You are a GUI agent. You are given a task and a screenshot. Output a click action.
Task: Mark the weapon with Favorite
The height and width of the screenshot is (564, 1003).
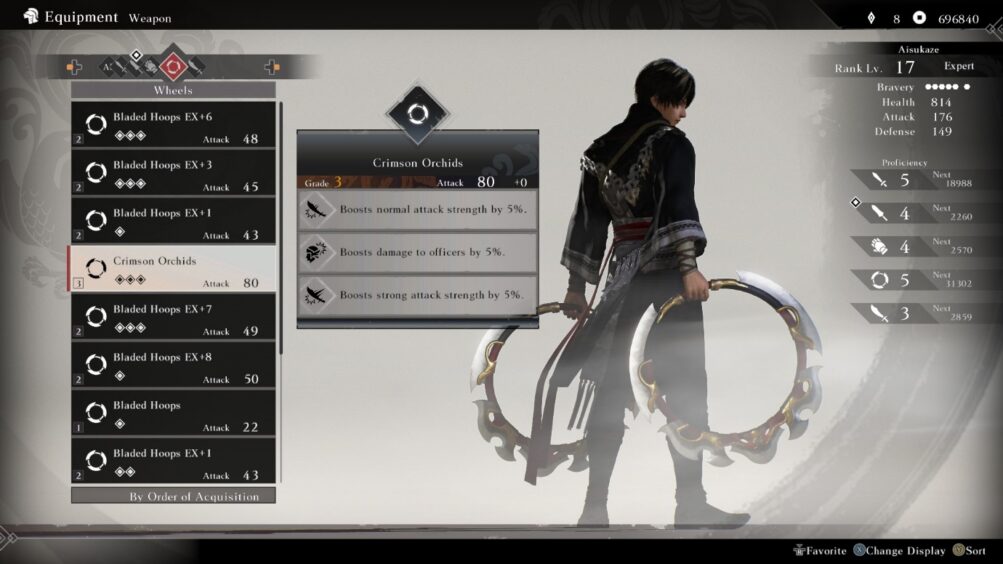820,550
